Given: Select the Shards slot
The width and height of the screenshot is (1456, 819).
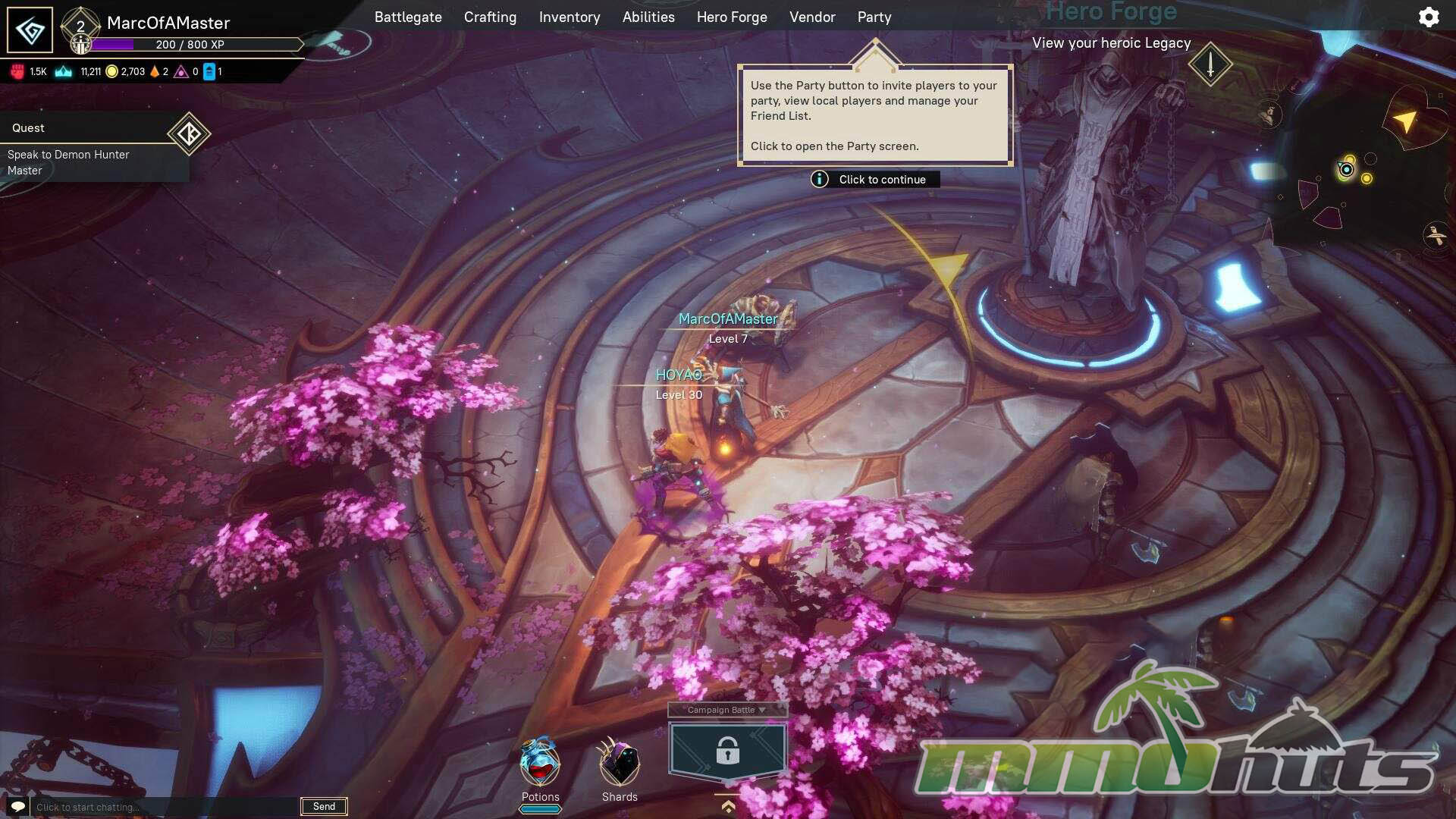Looking at the screenshot, I should (x=620, y=764).
